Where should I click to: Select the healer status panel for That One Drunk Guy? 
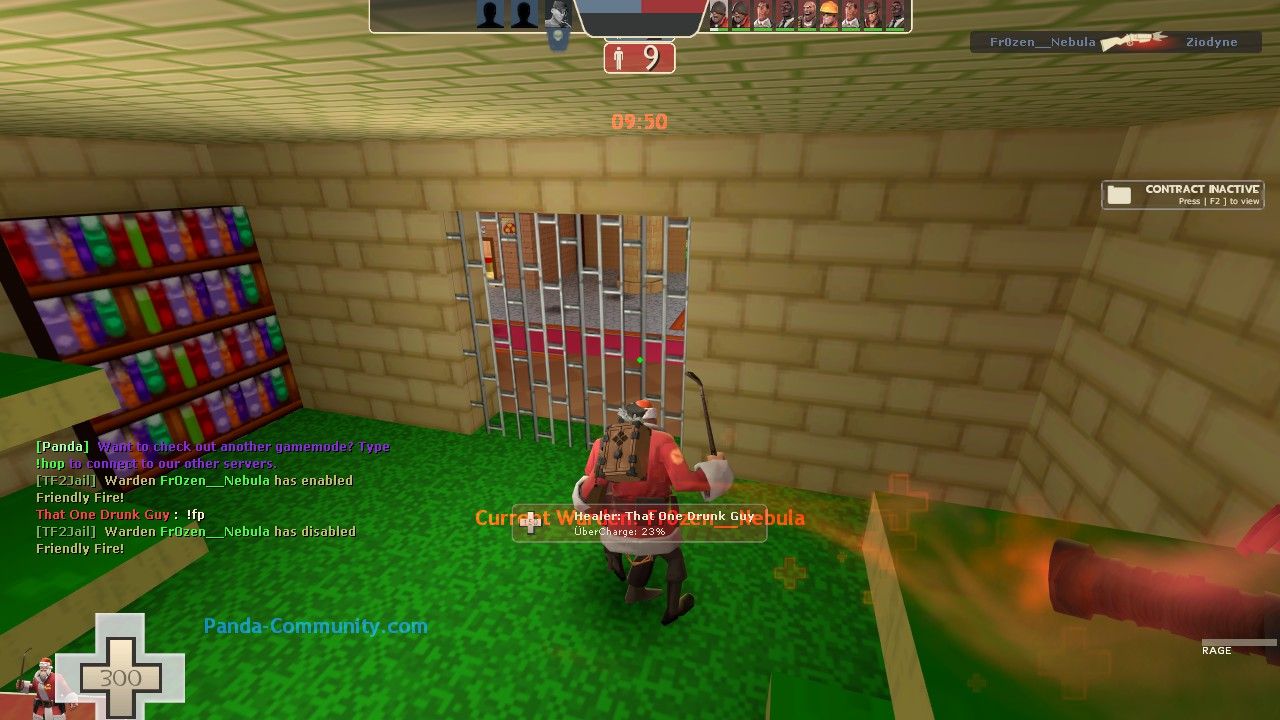[639, 523]
